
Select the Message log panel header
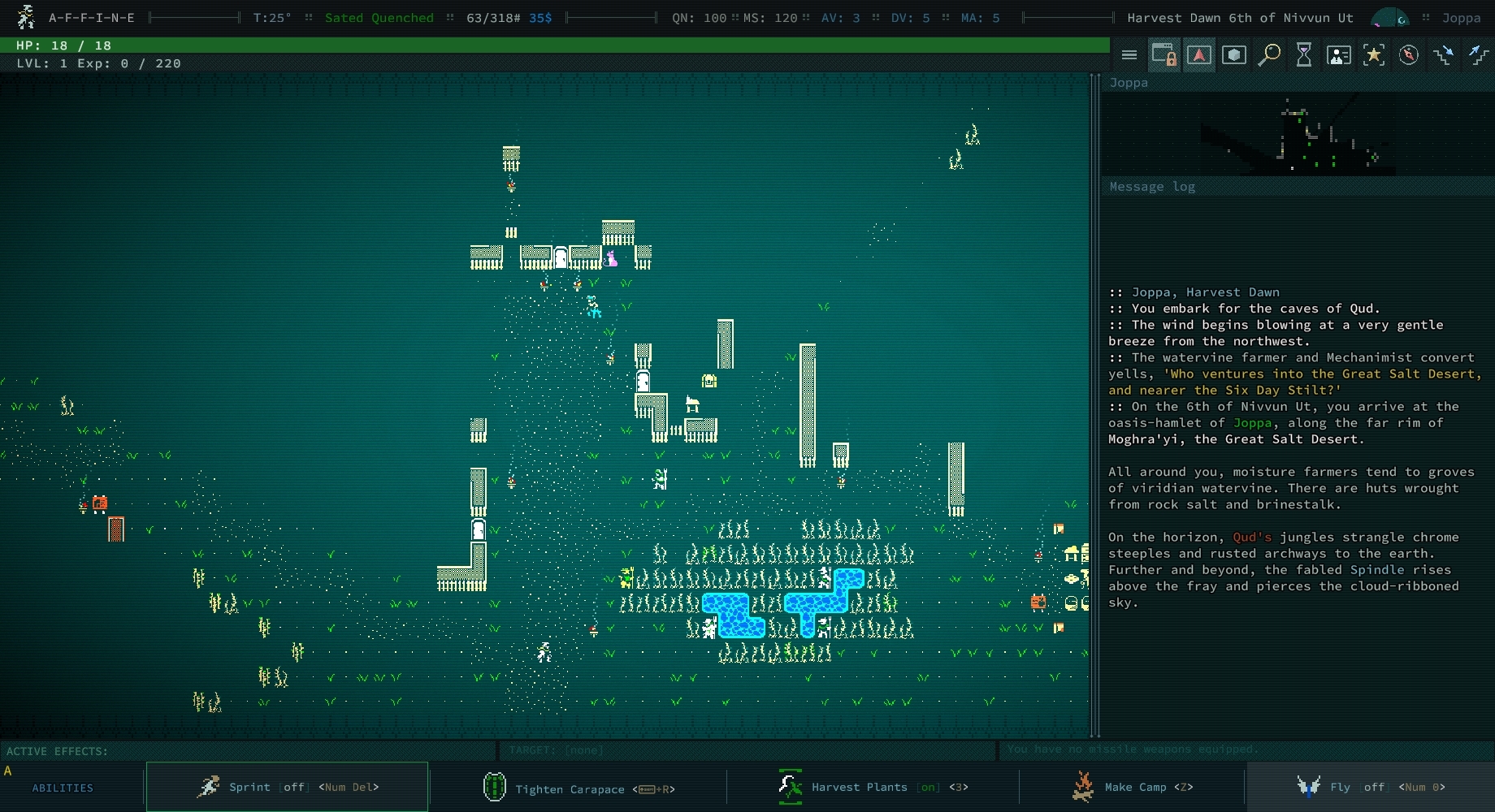(x=1151, y=187)
